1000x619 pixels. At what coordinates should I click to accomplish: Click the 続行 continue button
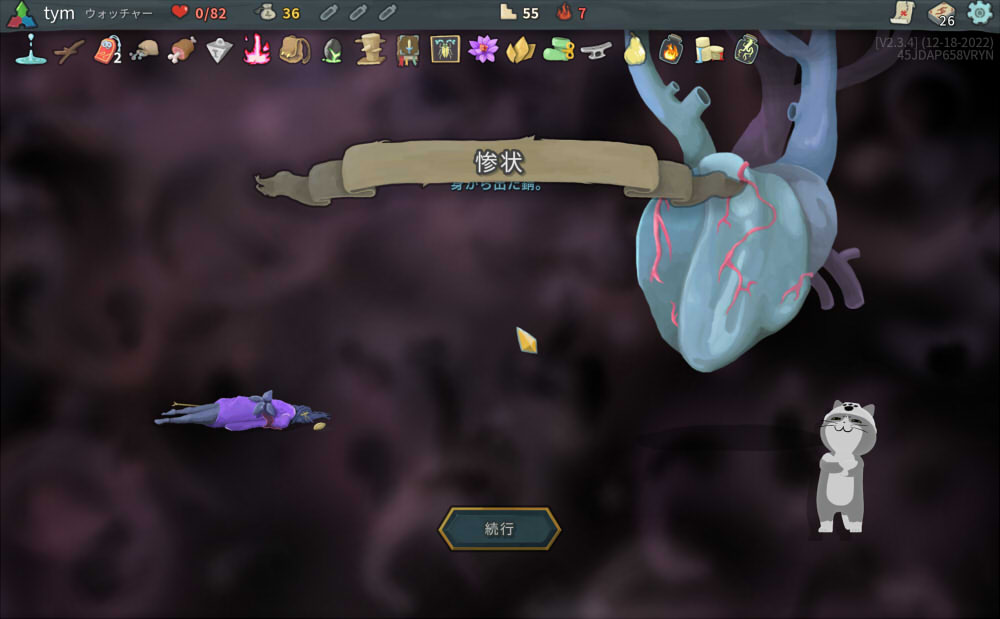[499, 529]
